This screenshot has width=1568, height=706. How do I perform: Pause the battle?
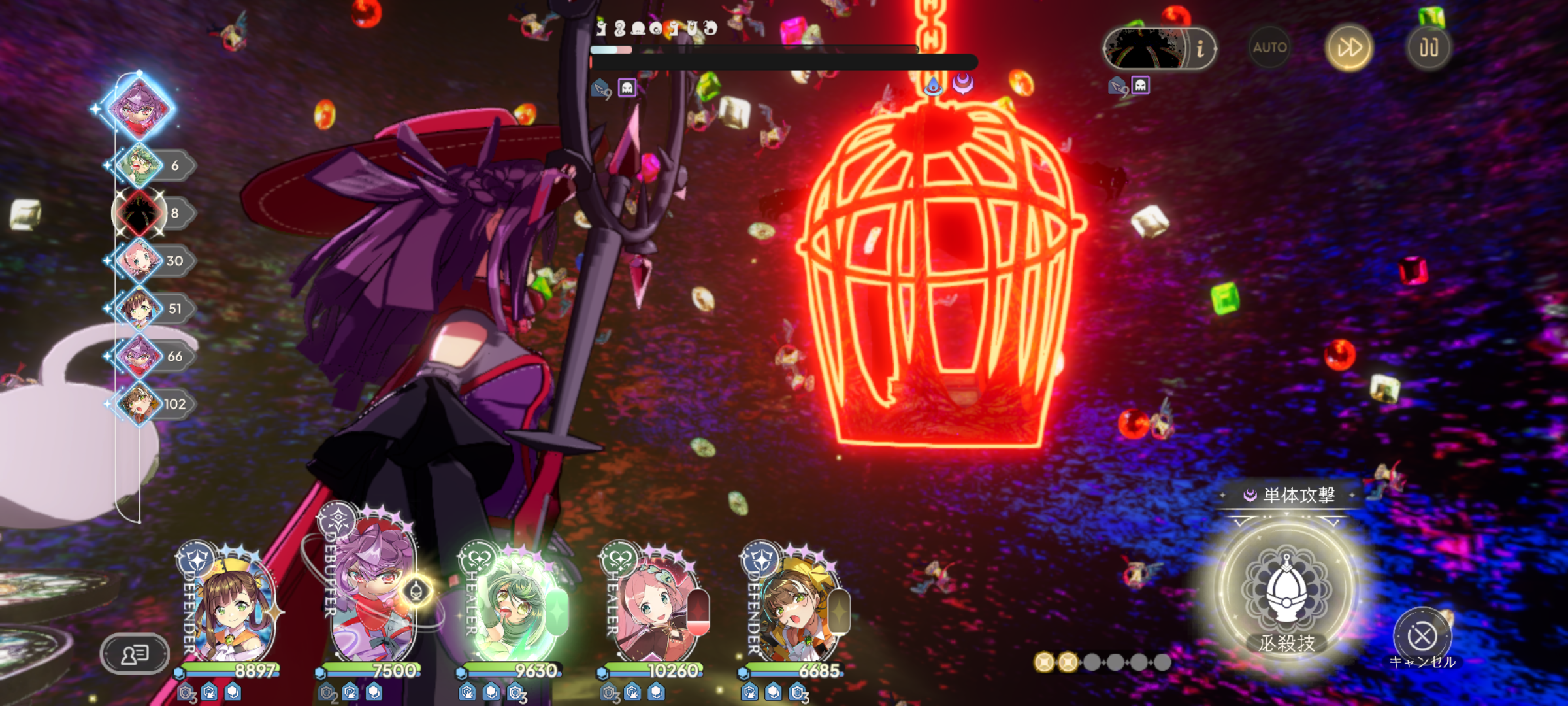tap(1429, 48)
